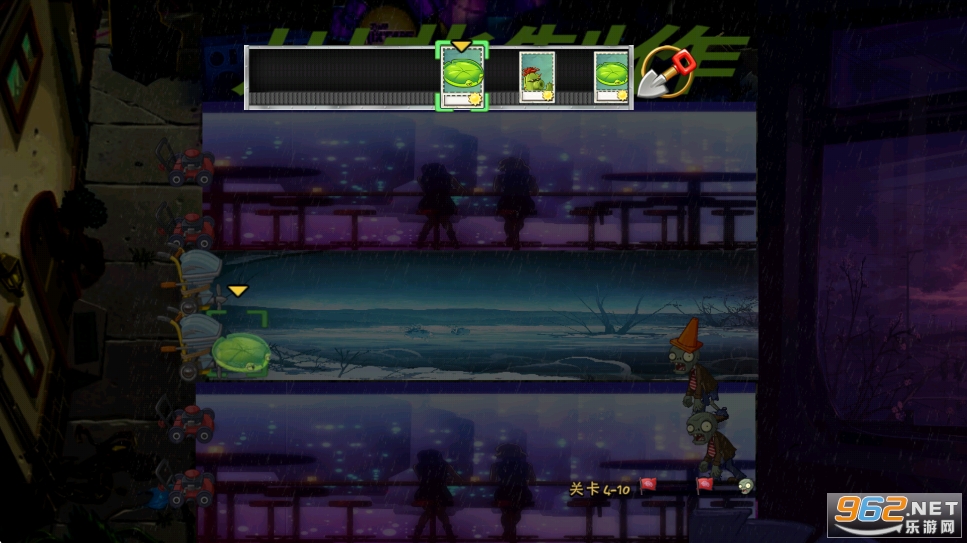Viewport: 967px width, 543px height.
Task: Pick the lily pad card beside the shovel
Action: point(612,77)
